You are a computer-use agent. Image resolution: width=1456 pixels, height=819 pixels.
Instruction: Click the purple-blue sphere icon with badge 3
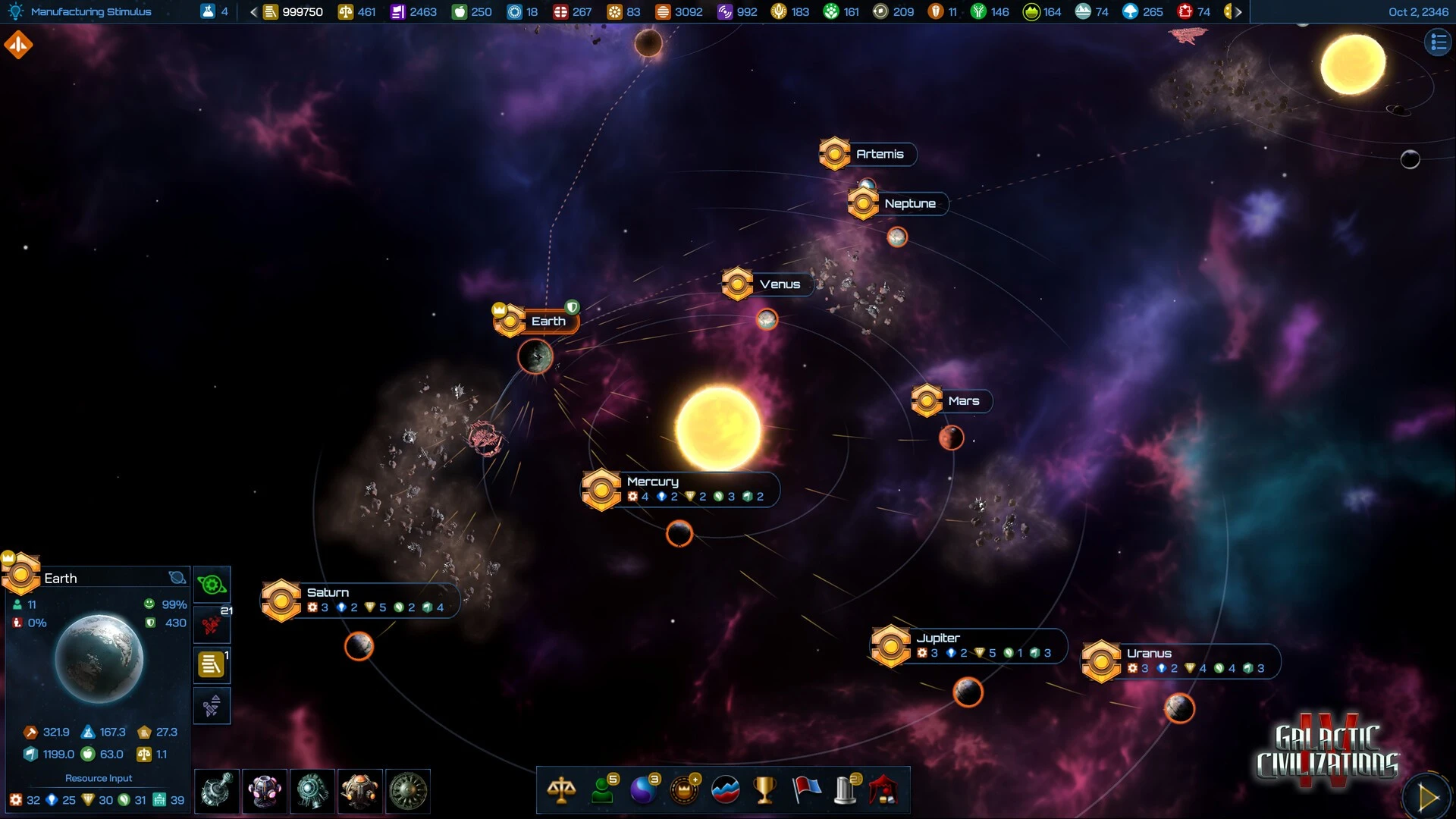(x=644, y=790)
